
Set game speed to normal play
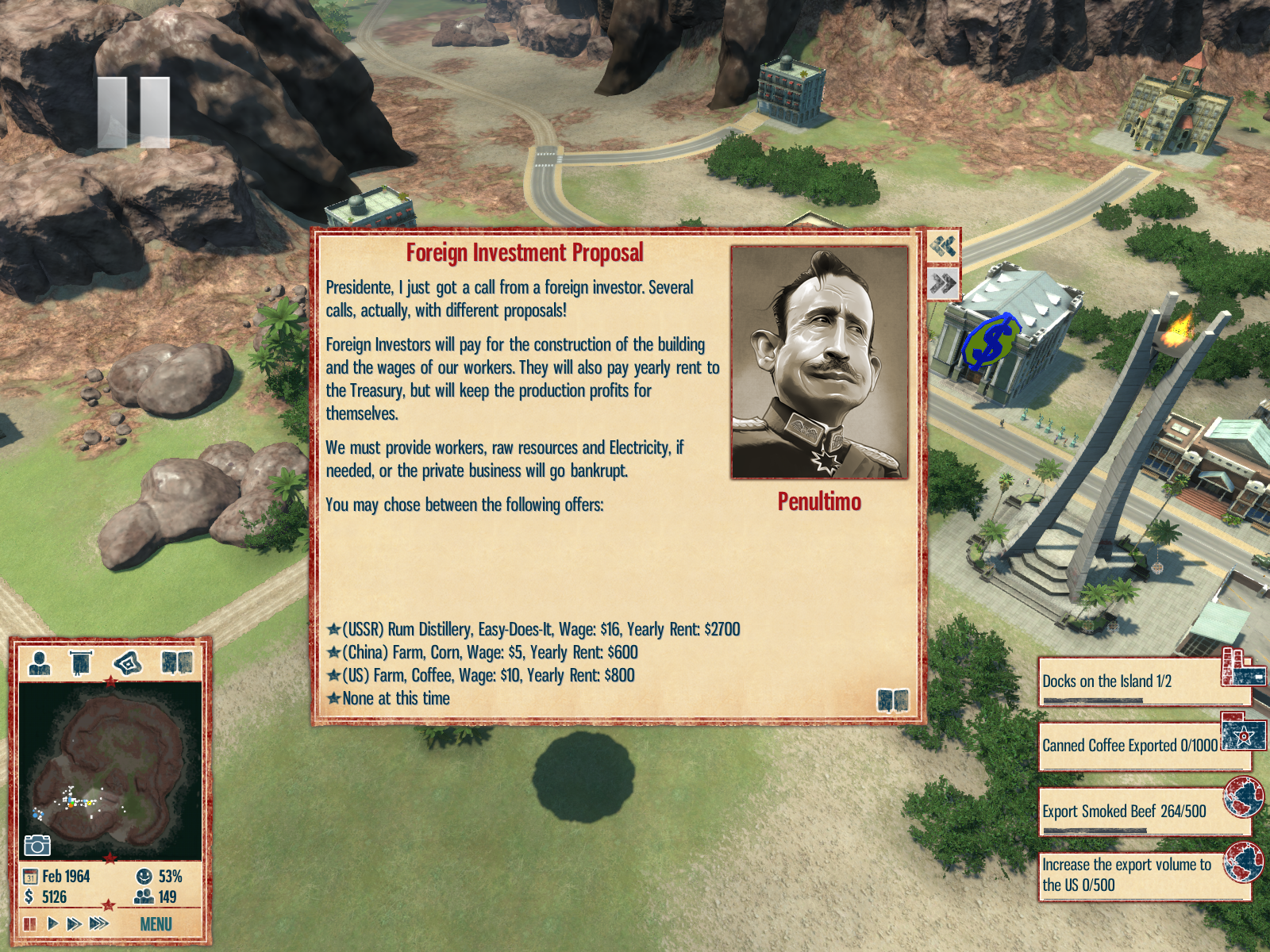click(52, 924)
